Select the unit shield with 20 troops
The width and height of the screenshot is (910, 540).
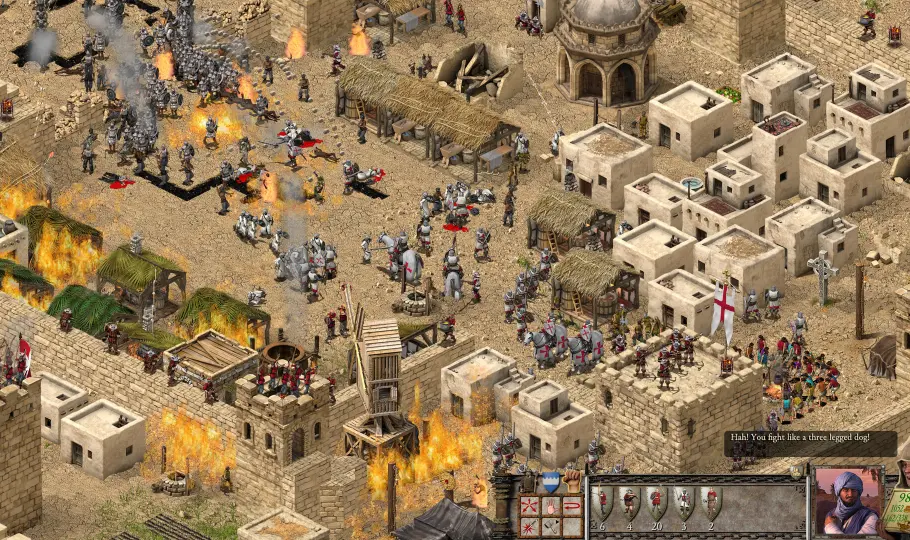click(657, 502)
